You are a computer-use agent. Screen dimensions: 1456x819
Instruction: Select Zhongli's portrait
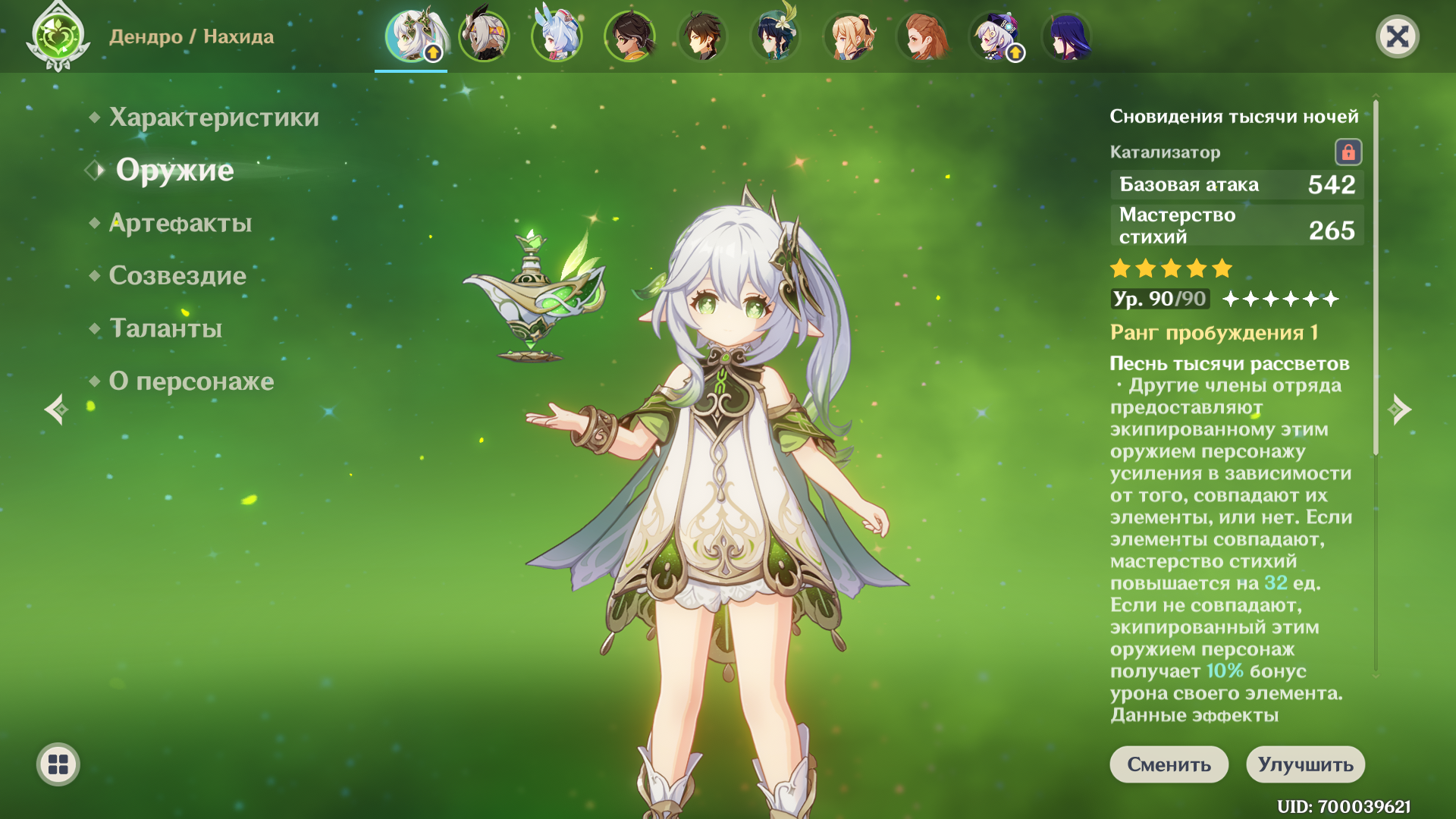(x=702, y=36)
